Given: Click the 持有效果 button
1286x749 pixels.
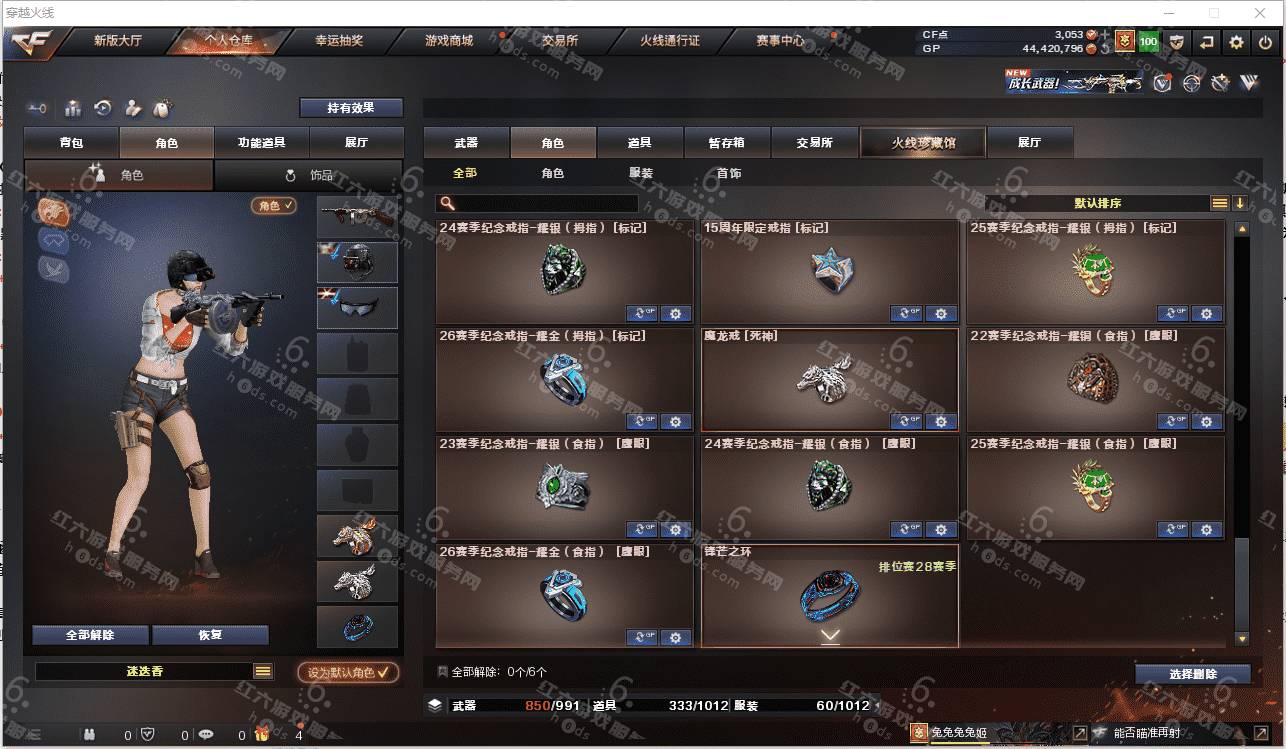Looking at the screenshot, I should (351, 108).
